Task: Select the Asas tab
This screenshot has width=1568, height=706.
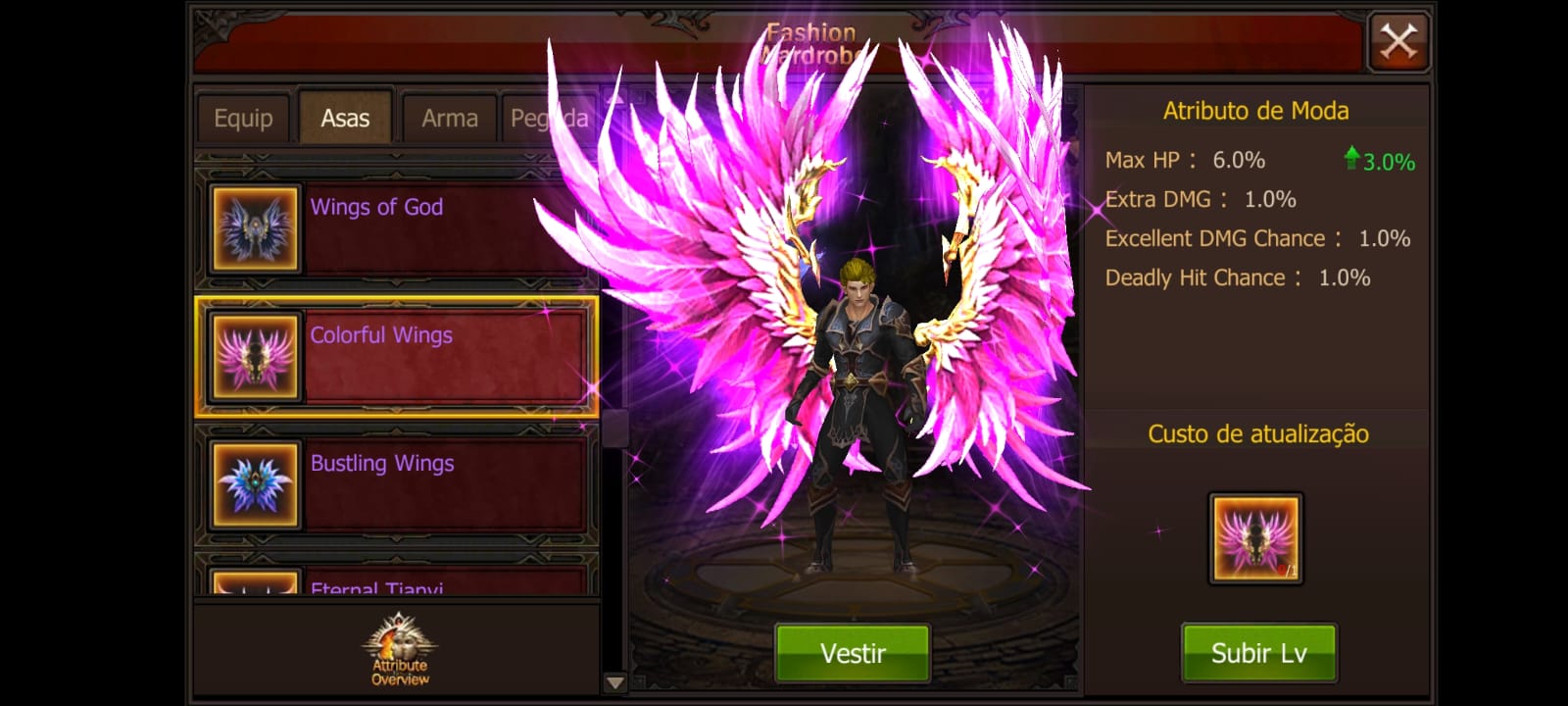Action: pos(345,119)
